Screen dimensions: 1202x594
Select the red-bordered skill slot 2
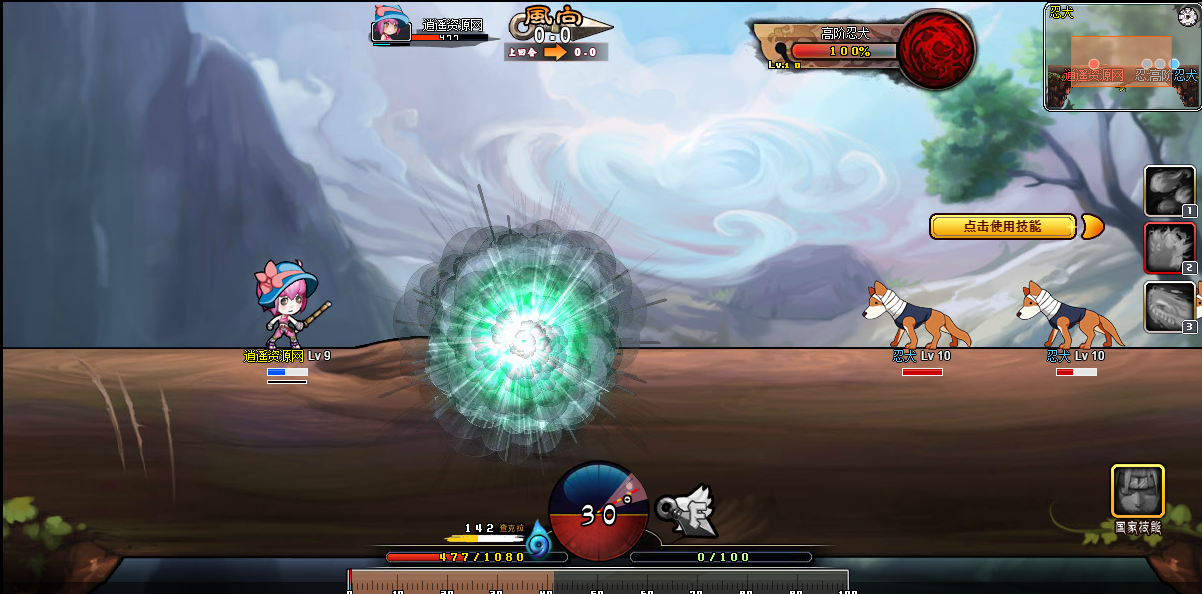(x=1169, y=248)
